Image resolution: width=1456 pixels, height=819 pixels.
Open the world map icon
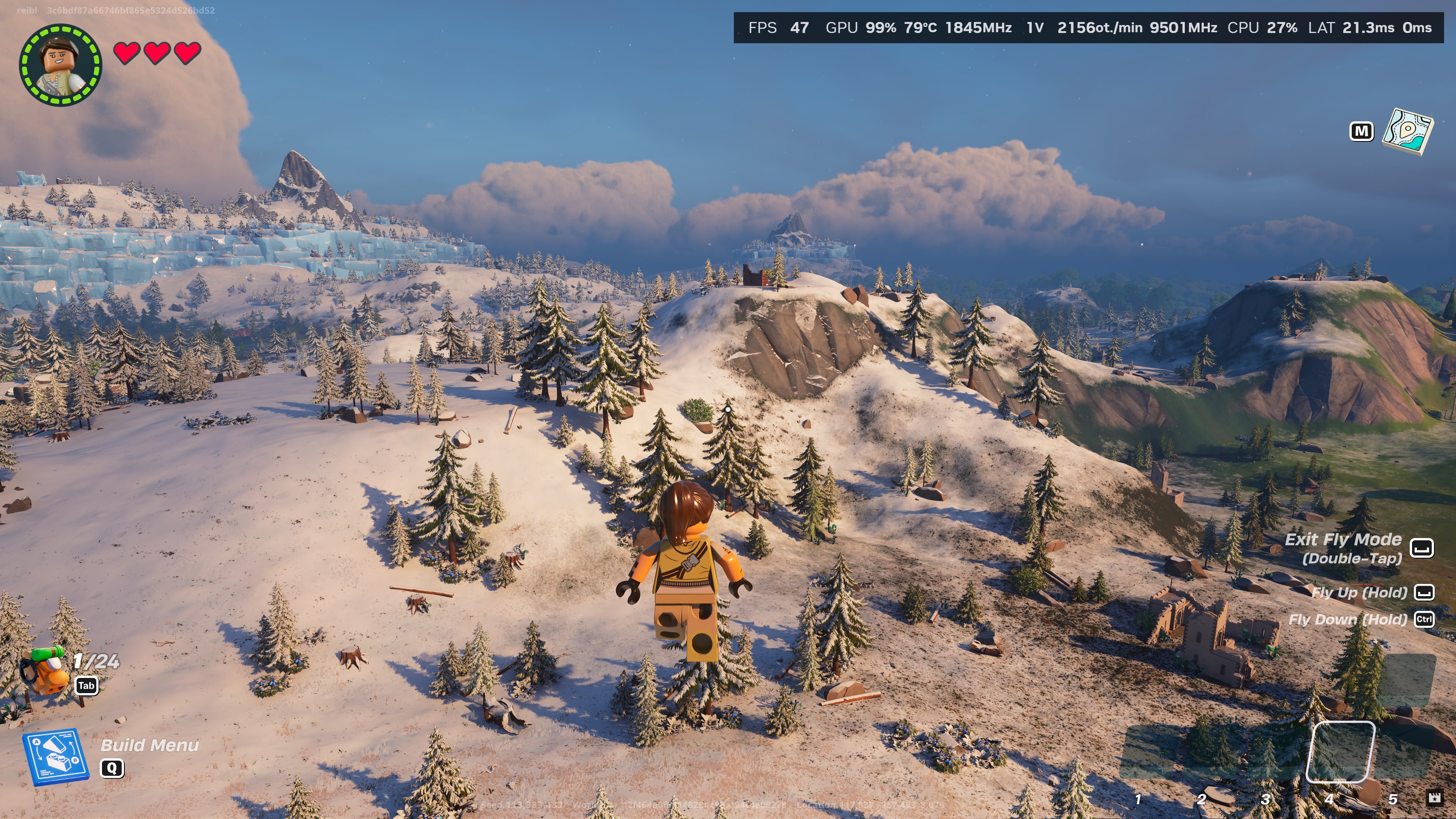tap(1407, 131)
